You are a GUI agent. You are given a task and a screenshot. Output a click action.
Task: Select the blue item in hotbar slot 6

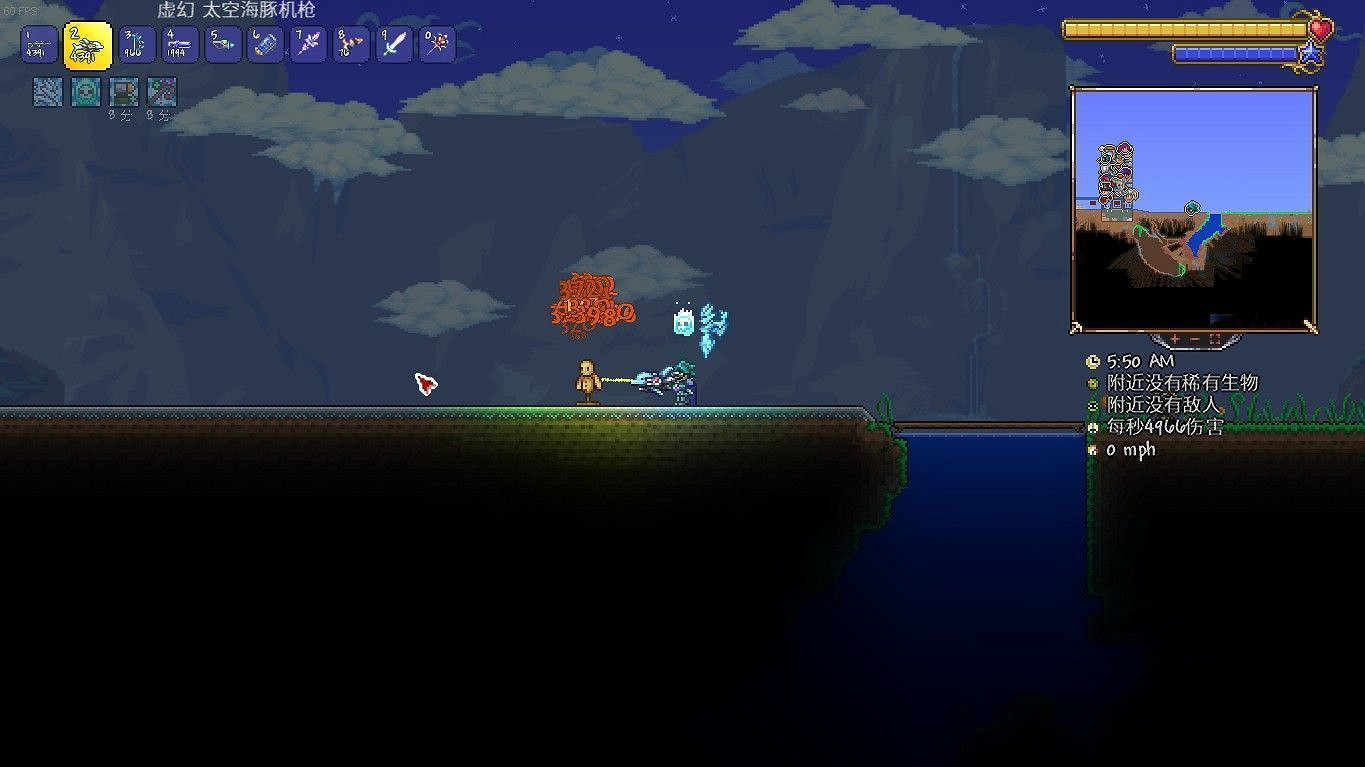265,45
